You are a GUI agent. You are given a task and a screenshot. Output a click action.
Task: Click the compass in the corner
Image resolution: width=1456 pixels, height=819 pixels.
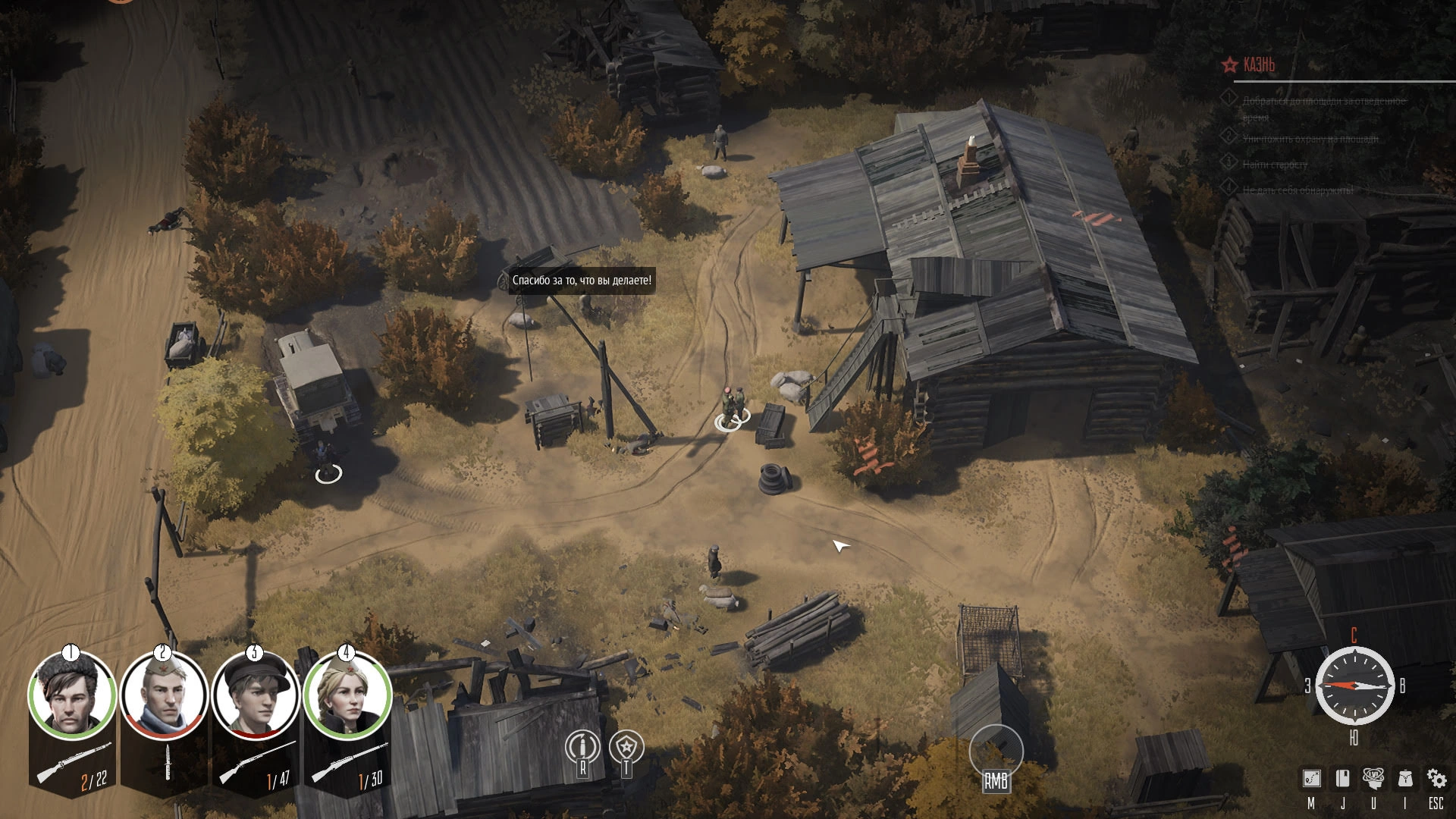[x=1354, y=686]
